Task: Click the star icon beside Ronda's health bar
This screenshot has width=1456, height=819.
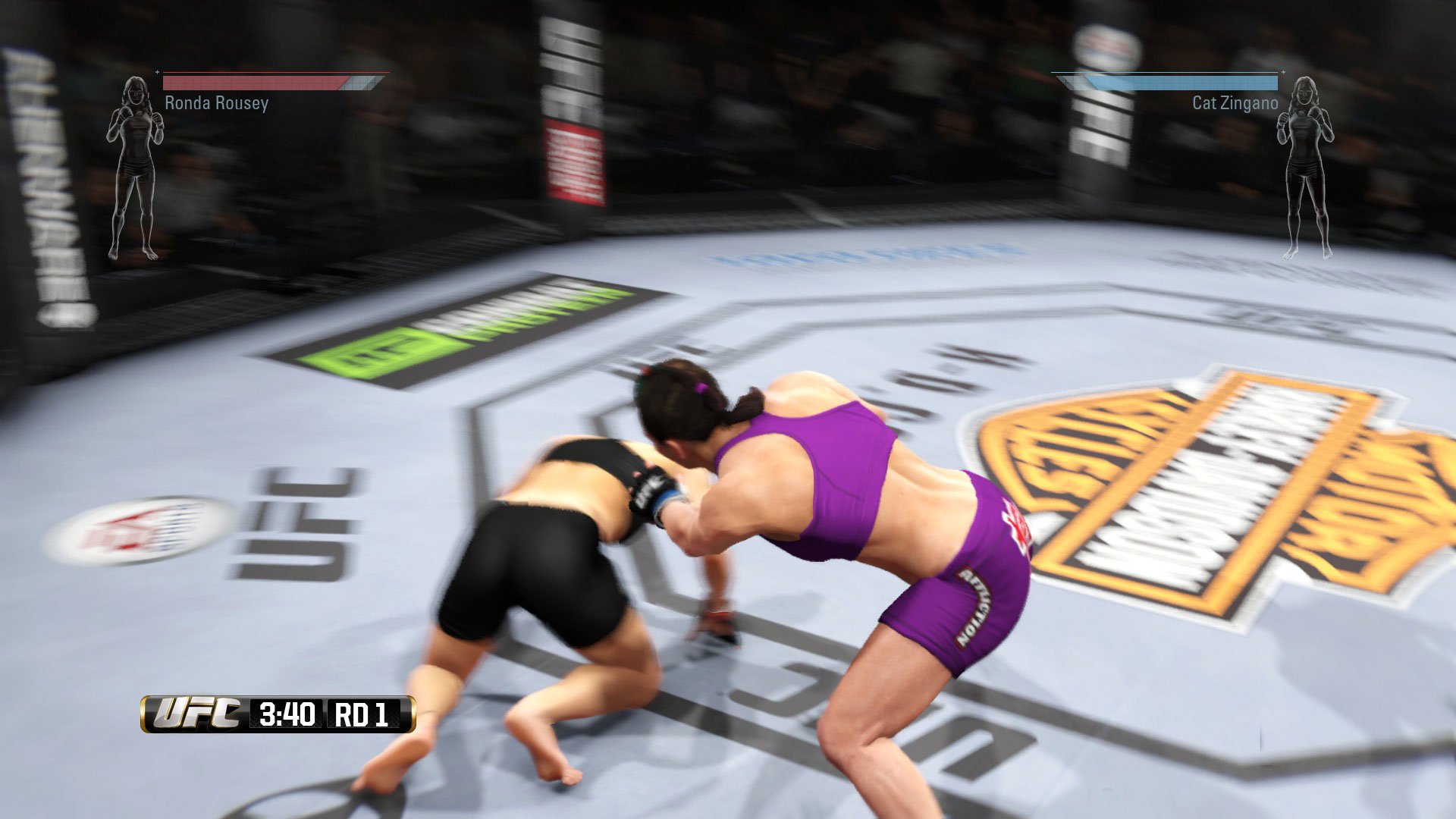Action: coord(157,74)
